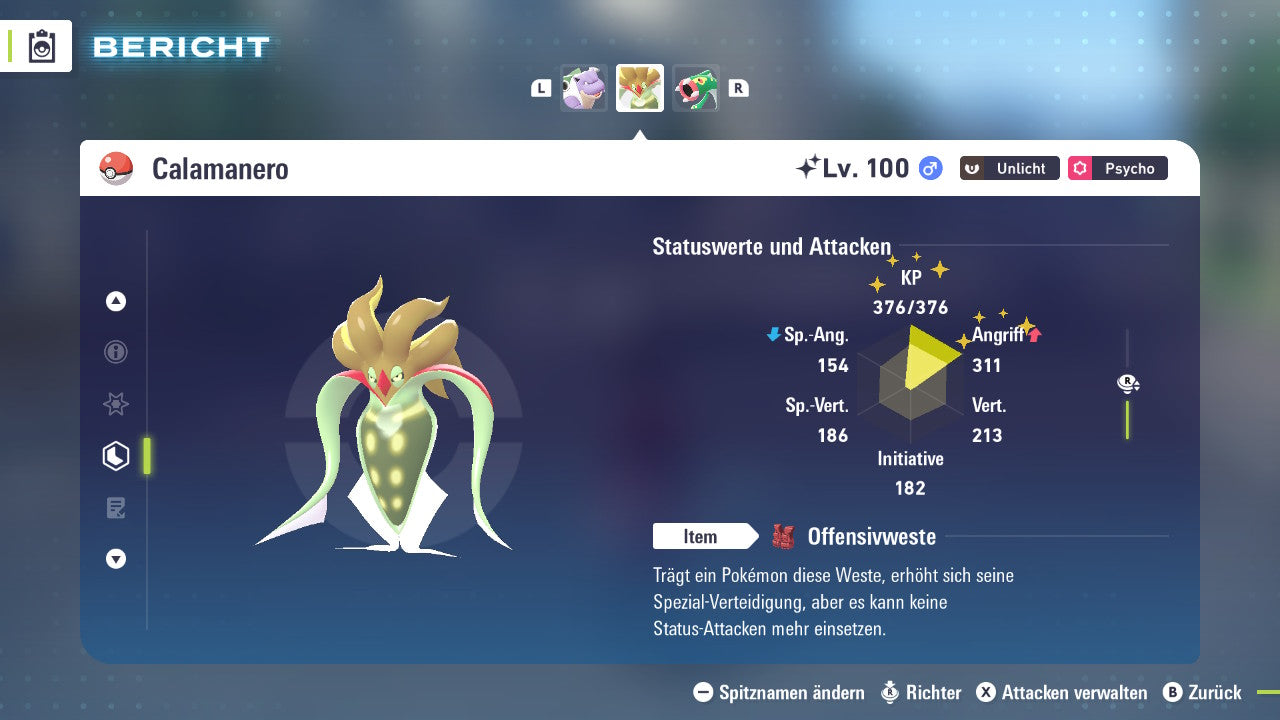Image resolution: width=1280 pixels, height=720 pixels.
Task: Select the Psycho type badge
Action: point(1117,168)
